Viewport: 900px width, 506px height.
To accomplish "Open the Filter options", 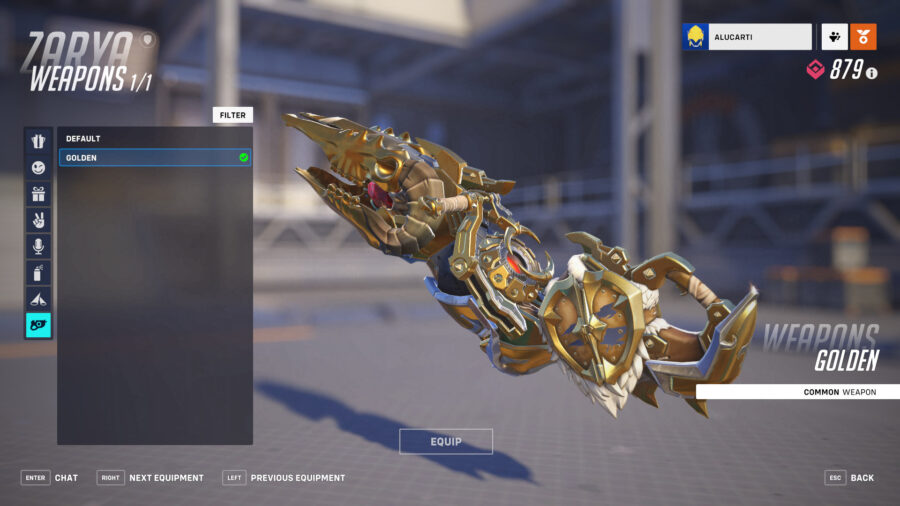I will coord(233,115).
